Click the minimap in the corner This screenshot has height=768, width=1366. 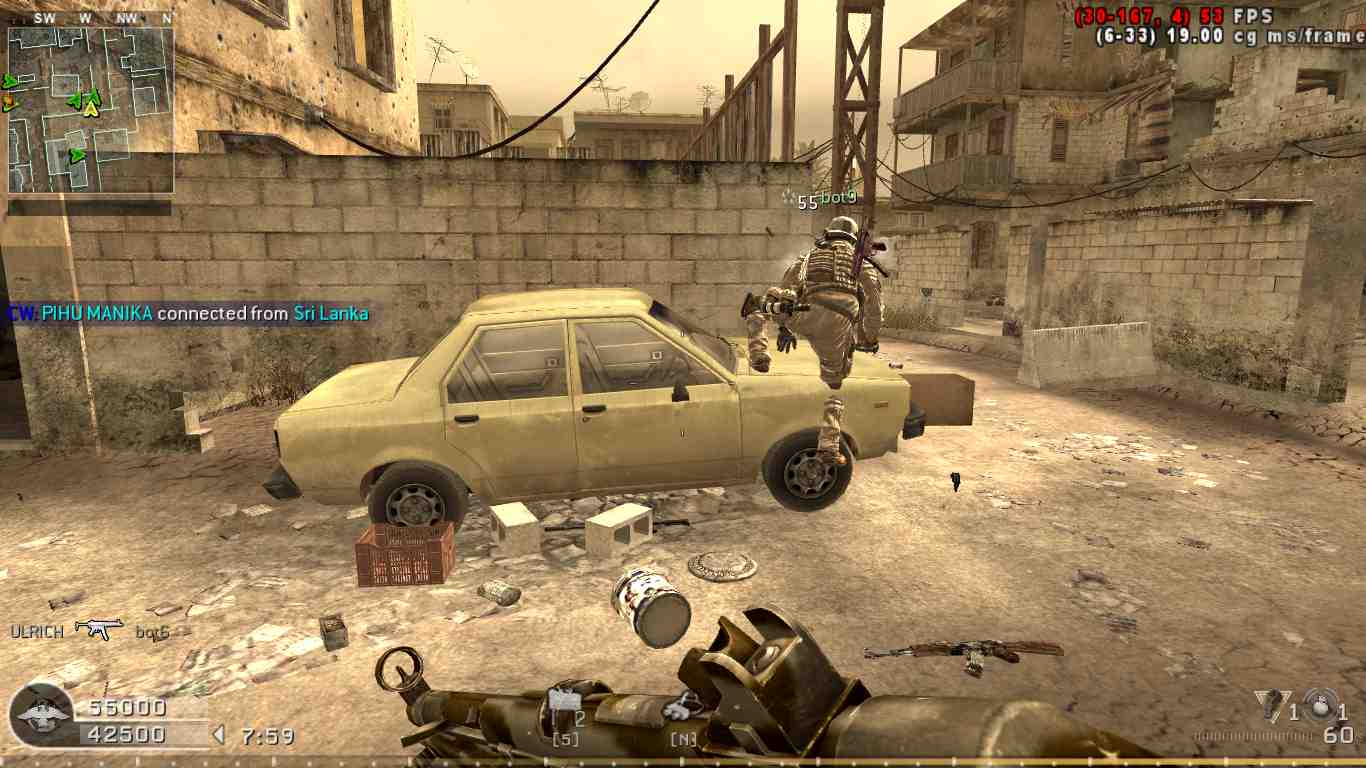coord(91,110)
